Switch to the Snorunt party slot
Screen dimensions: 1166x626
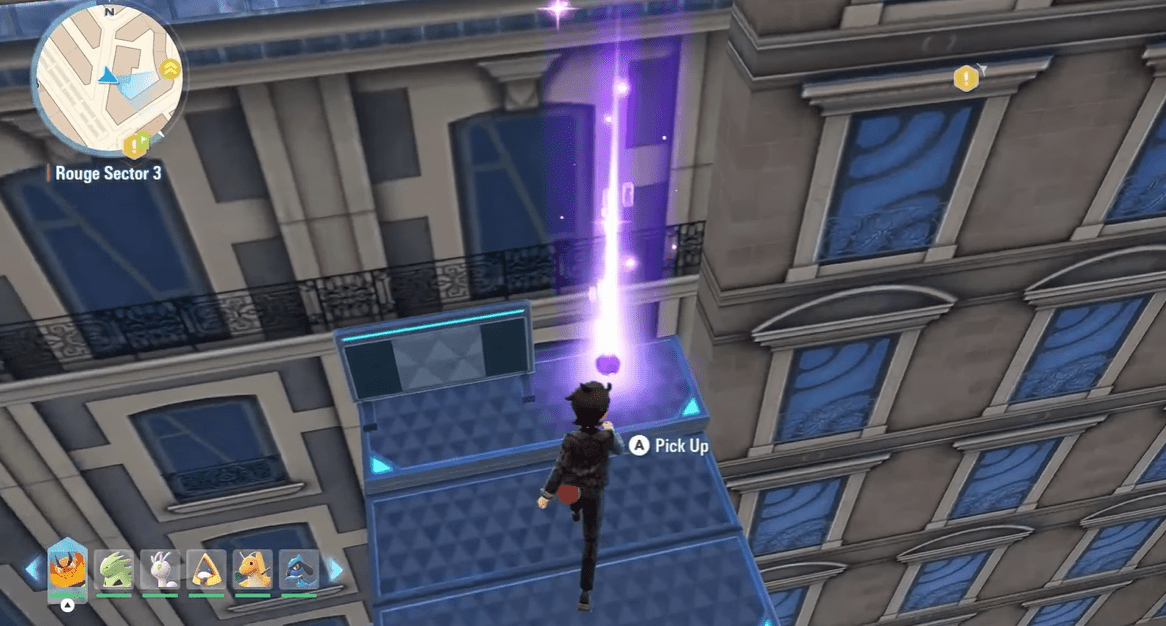click(206, 570)
